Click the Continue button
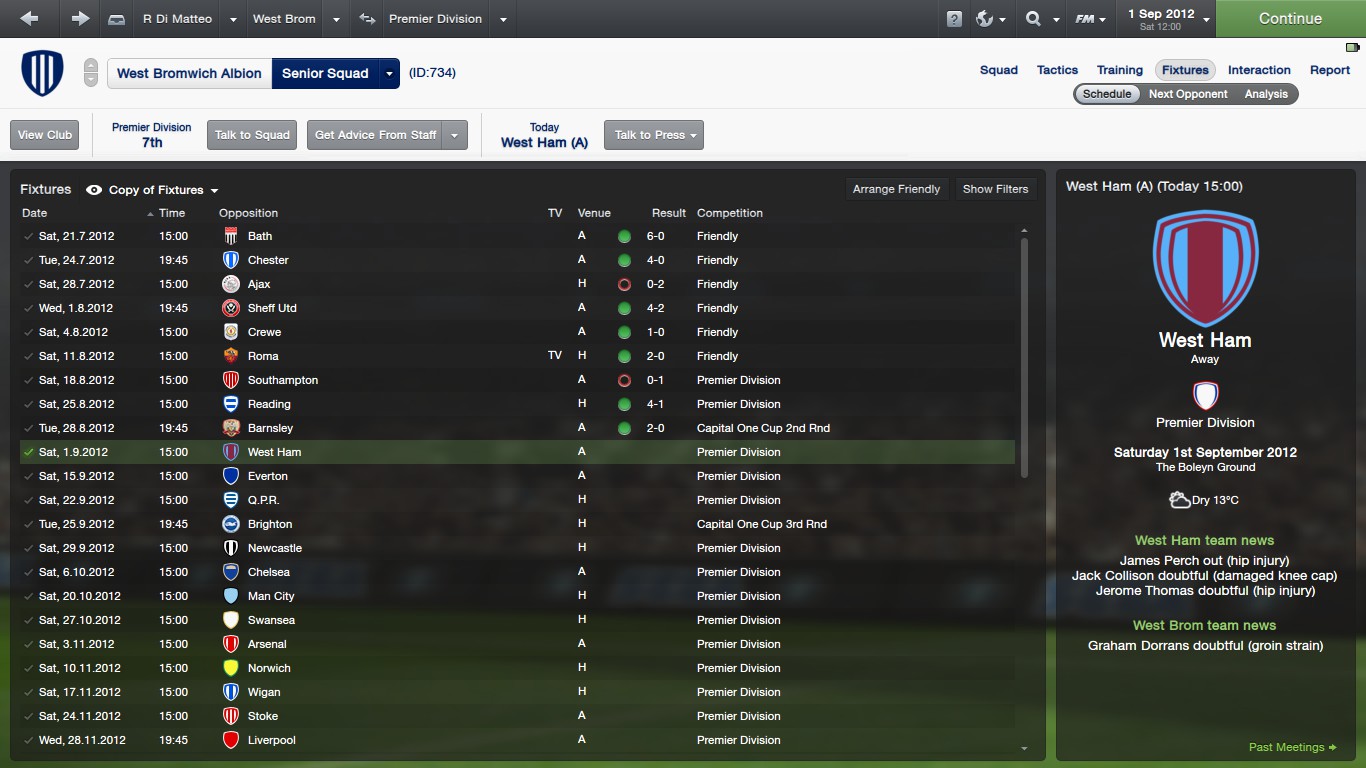The height and width of the screenshot is (768, 1366). [1290, 18]
